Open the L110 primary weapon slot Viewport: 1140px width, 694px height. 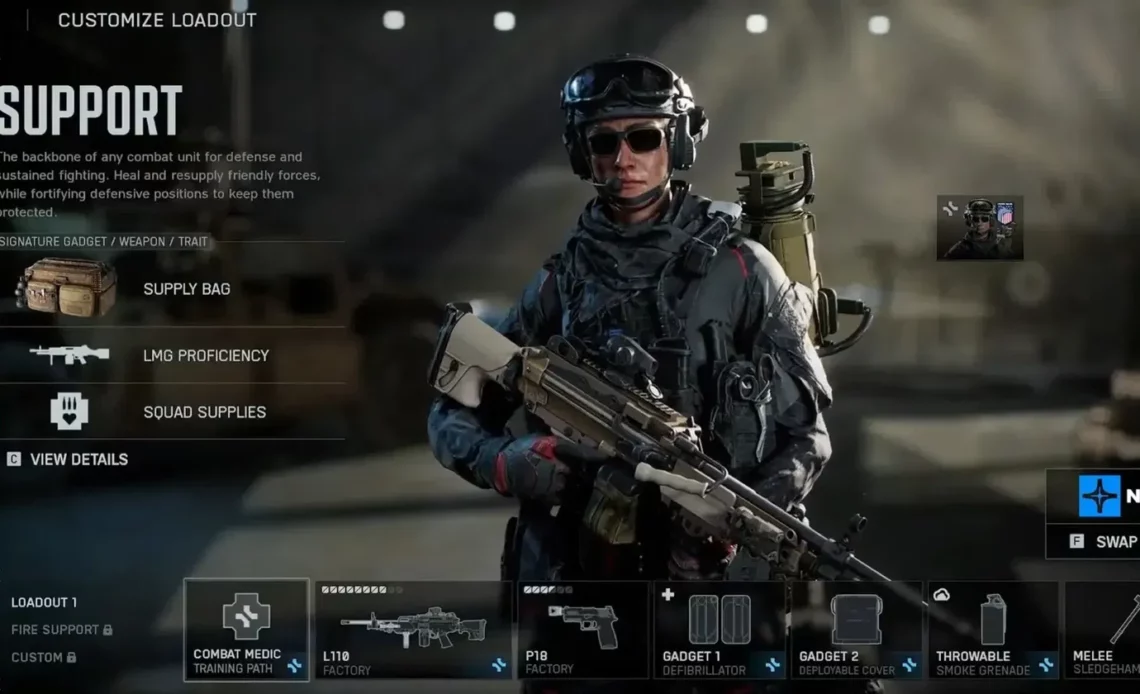pyautogui.click(x=413, y=629)
